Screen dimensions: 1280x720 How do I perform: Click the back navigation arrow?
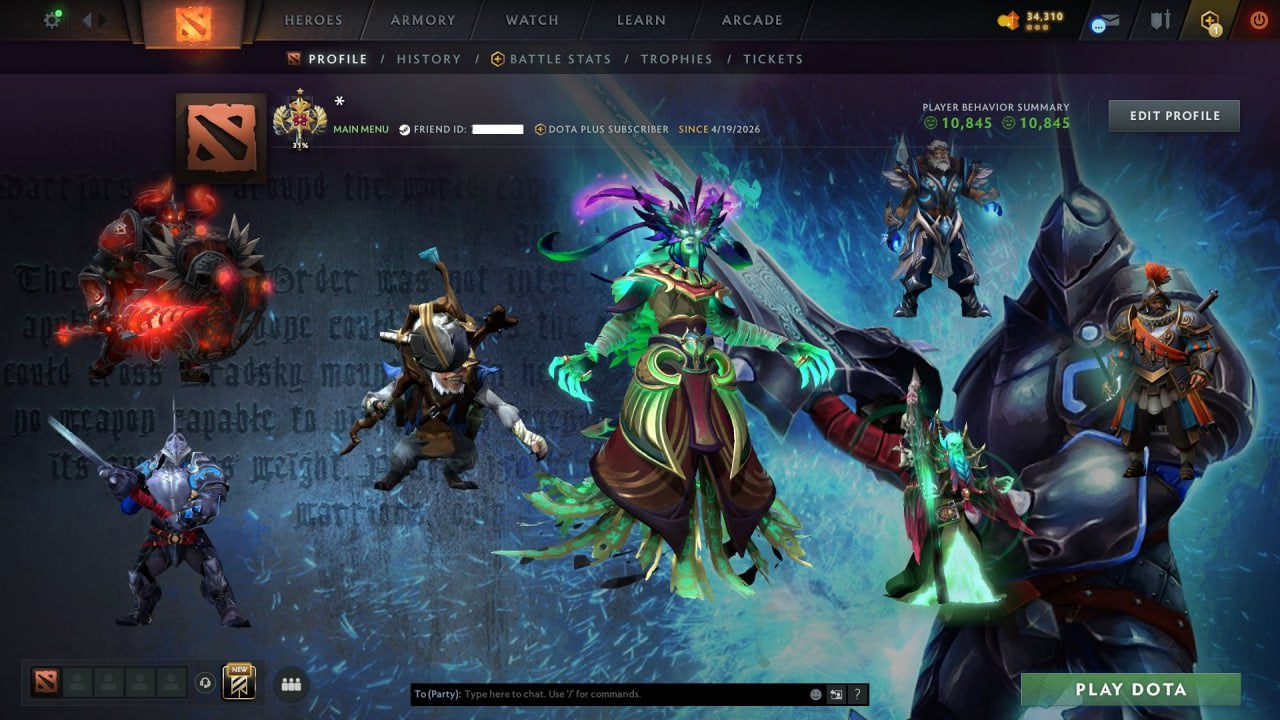(x=85, y=18)
